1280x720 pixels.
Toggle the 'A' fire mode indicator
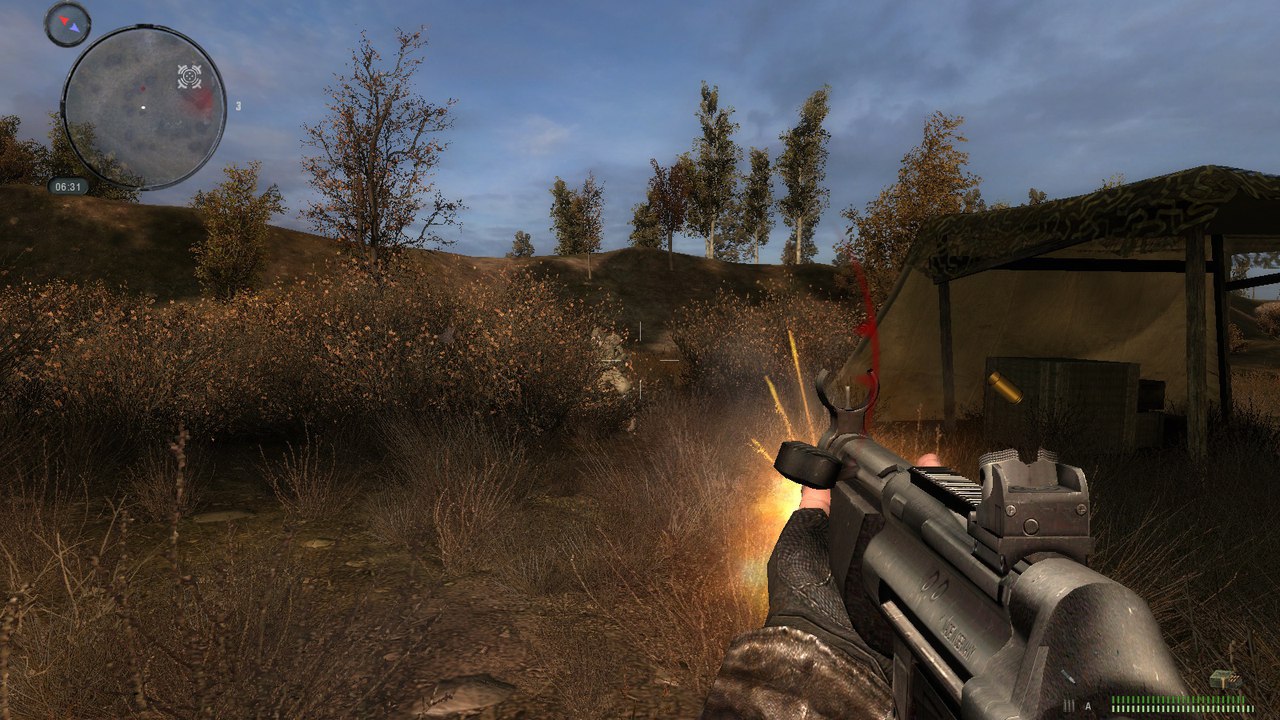1088,706
